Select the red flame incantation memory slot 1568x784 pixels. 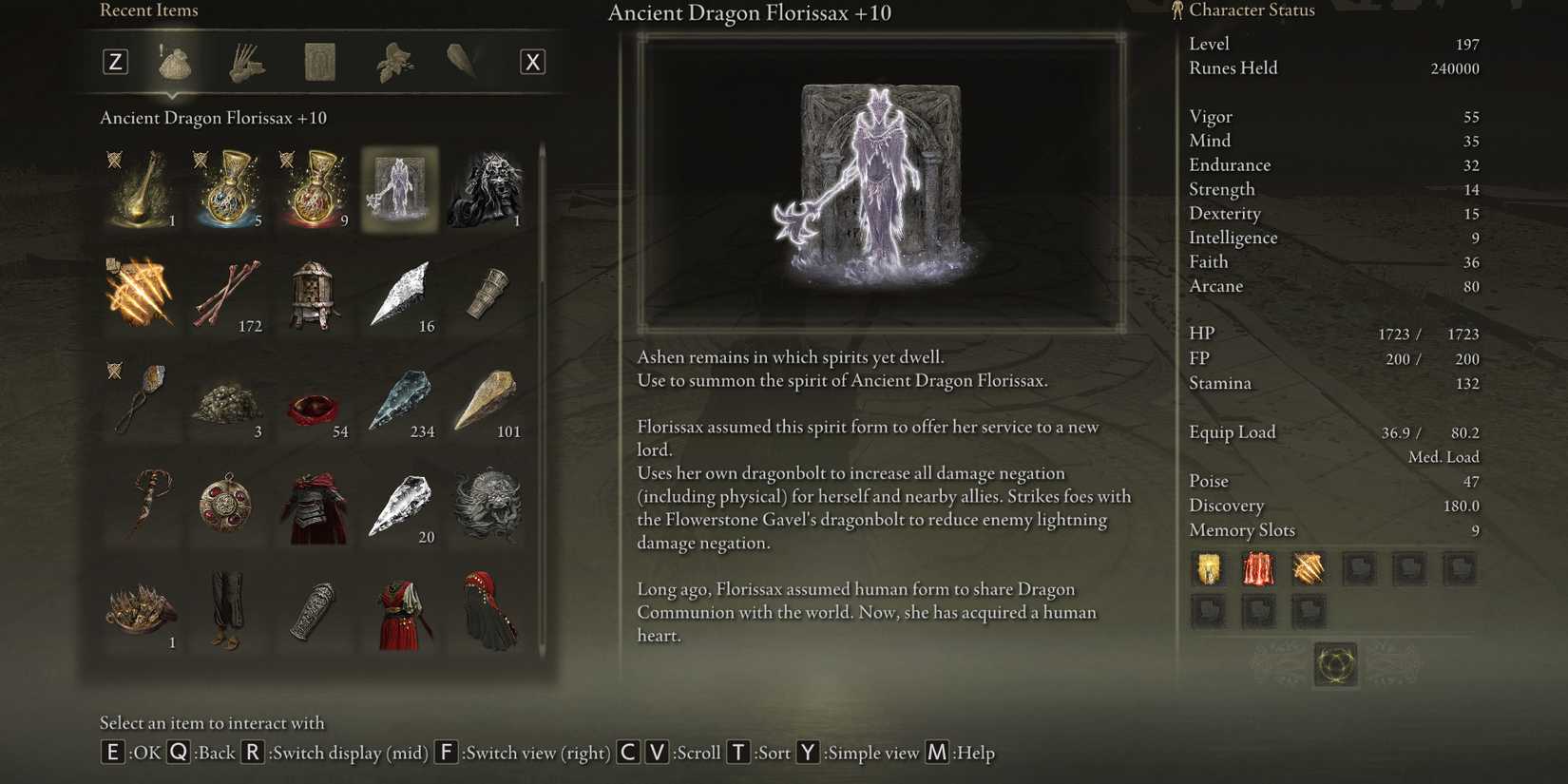(x=1259, y=568)
